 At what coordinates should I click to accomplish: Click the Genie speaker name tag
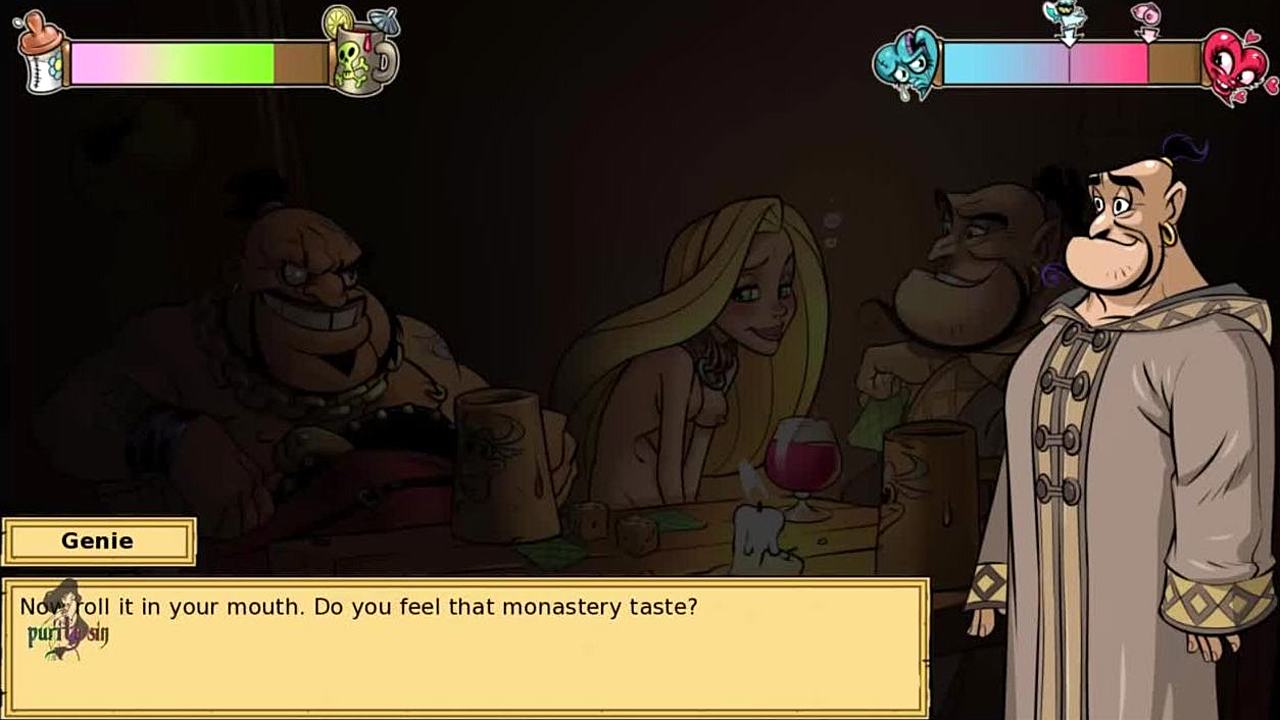coord(98,541)
